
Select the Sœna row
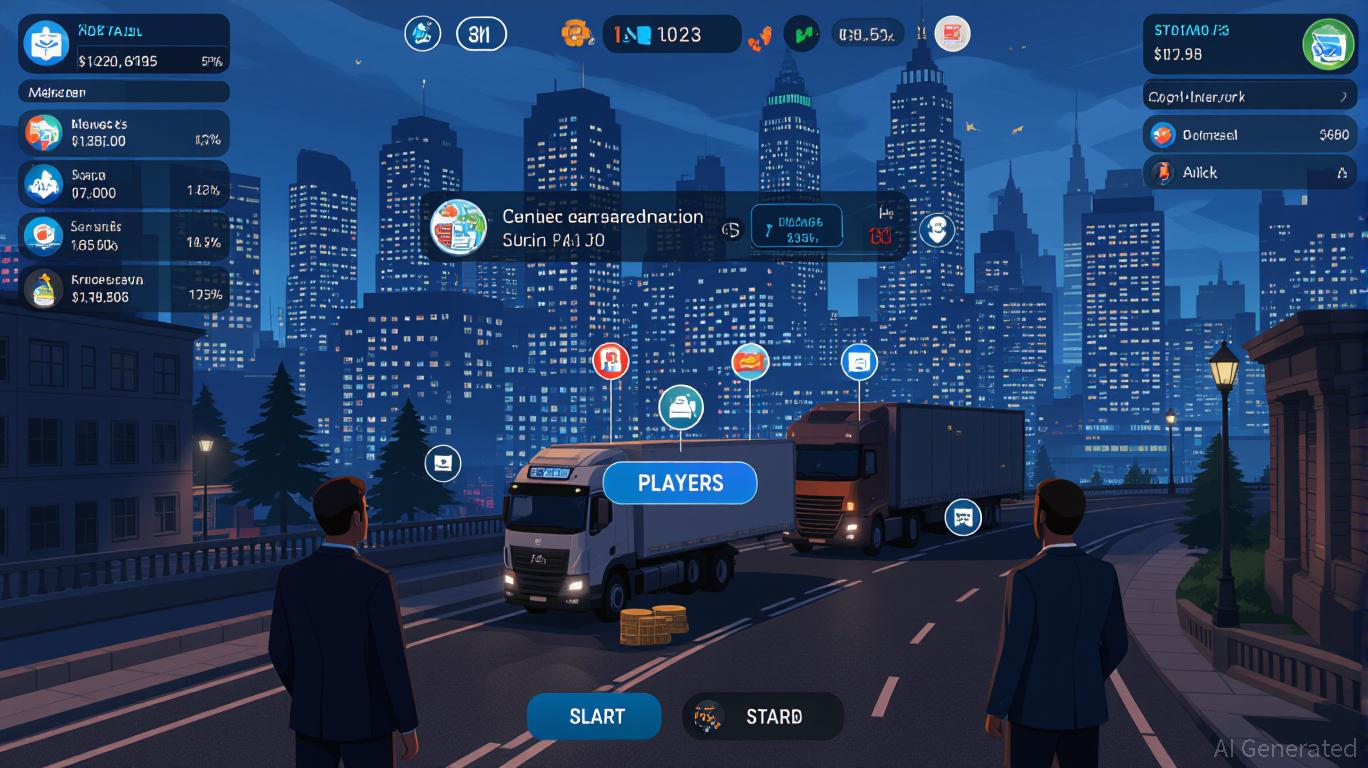tap(125, 183)
